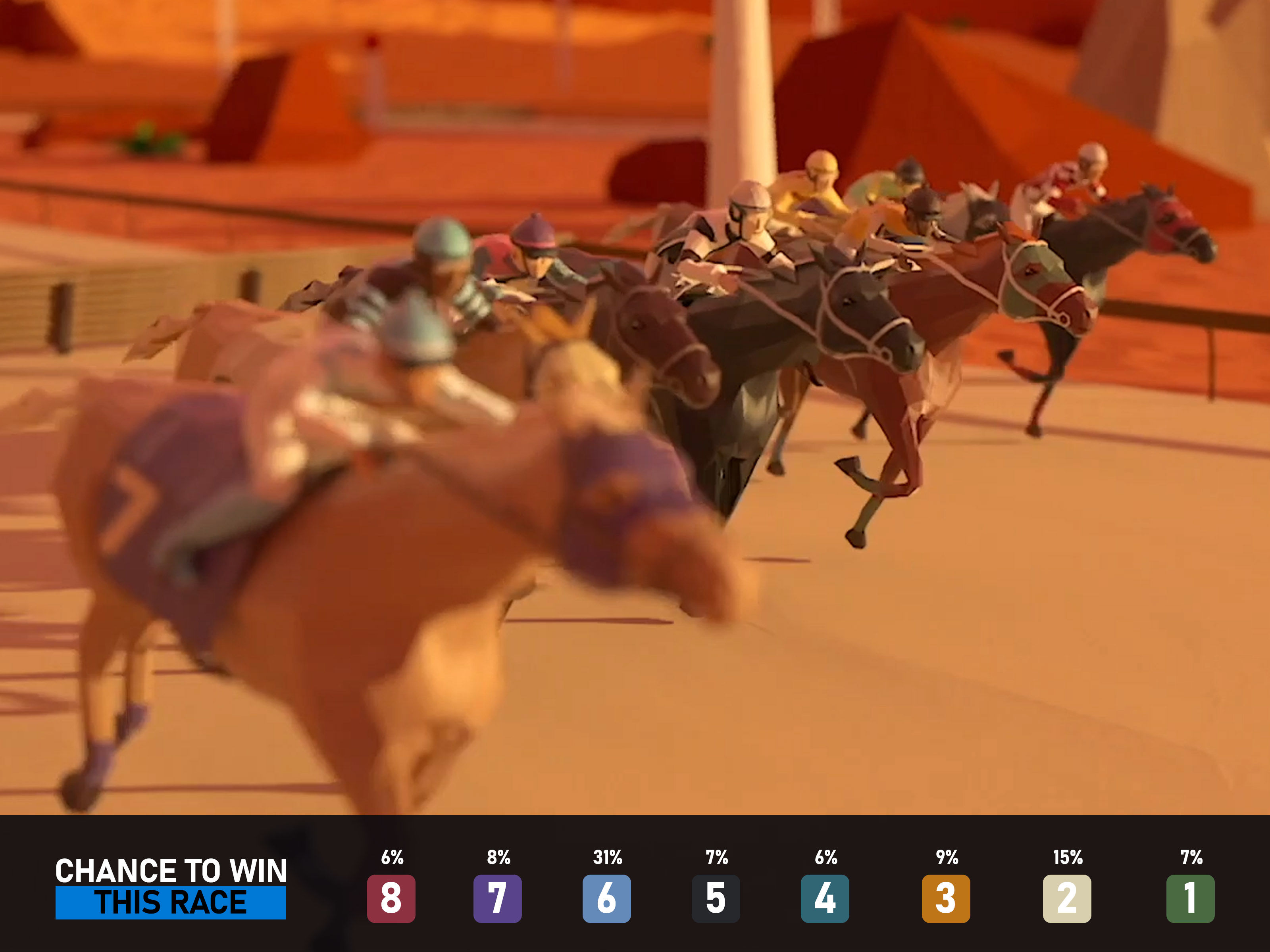The width and height of the screenshot is (1270, 952).
Task: Select the cream number 2 horse badge
Action: click(1067, 898)
